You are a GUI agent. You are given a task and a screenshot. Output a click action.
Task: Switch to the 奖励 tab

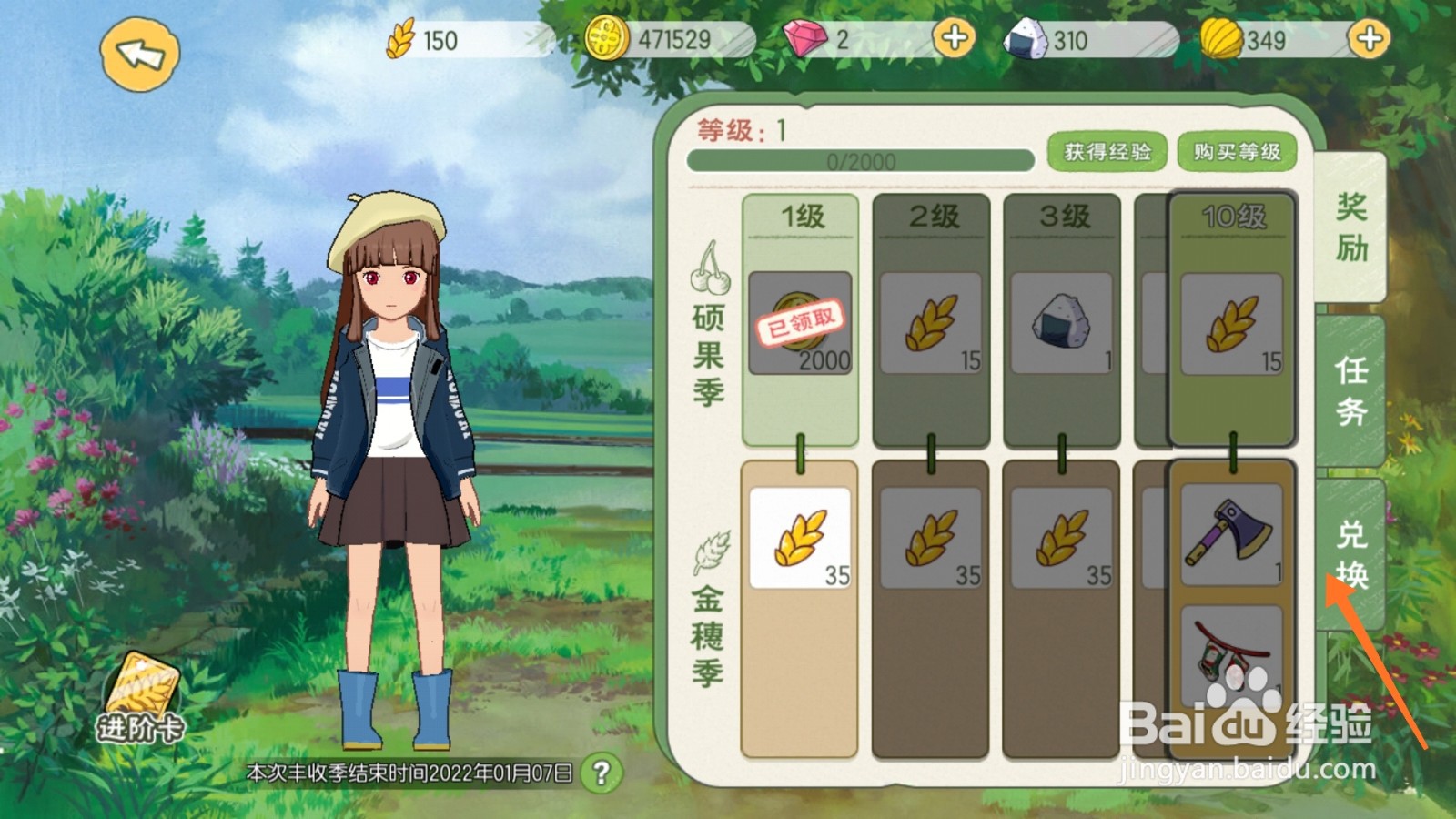1351,227
